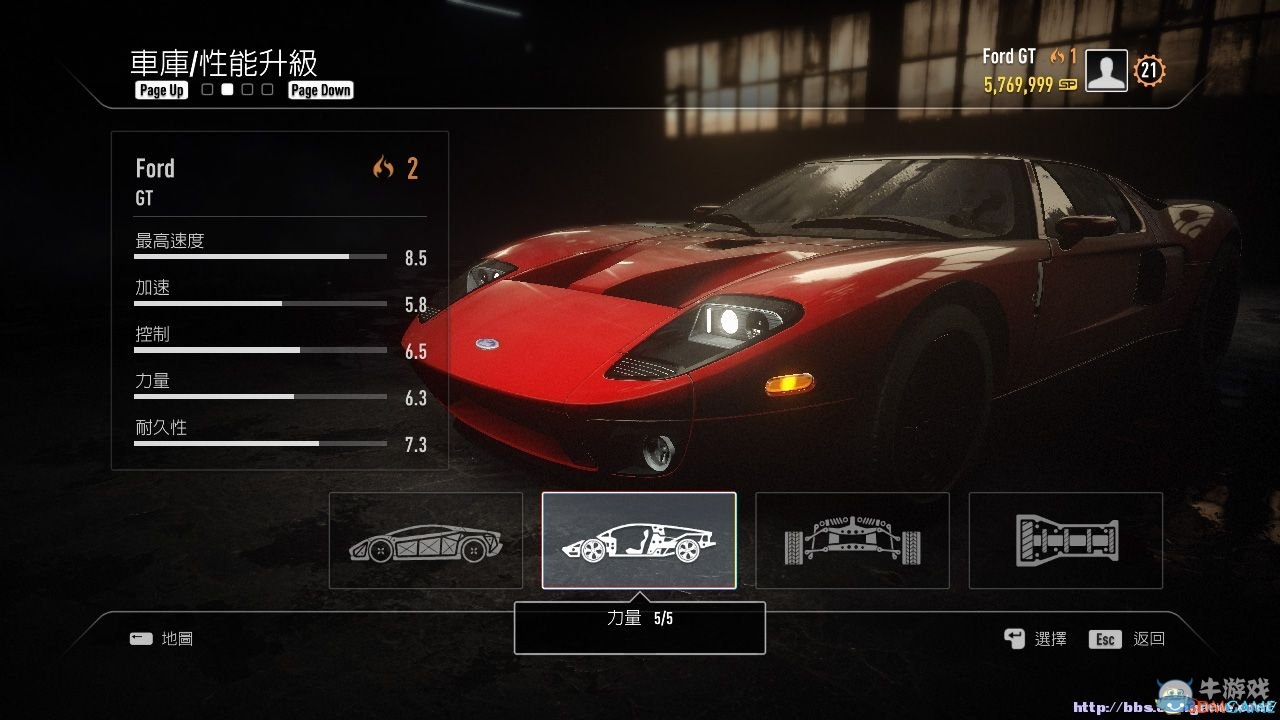
Task: Click the map icon next to 地圖
Action: [x=140, y=638]
